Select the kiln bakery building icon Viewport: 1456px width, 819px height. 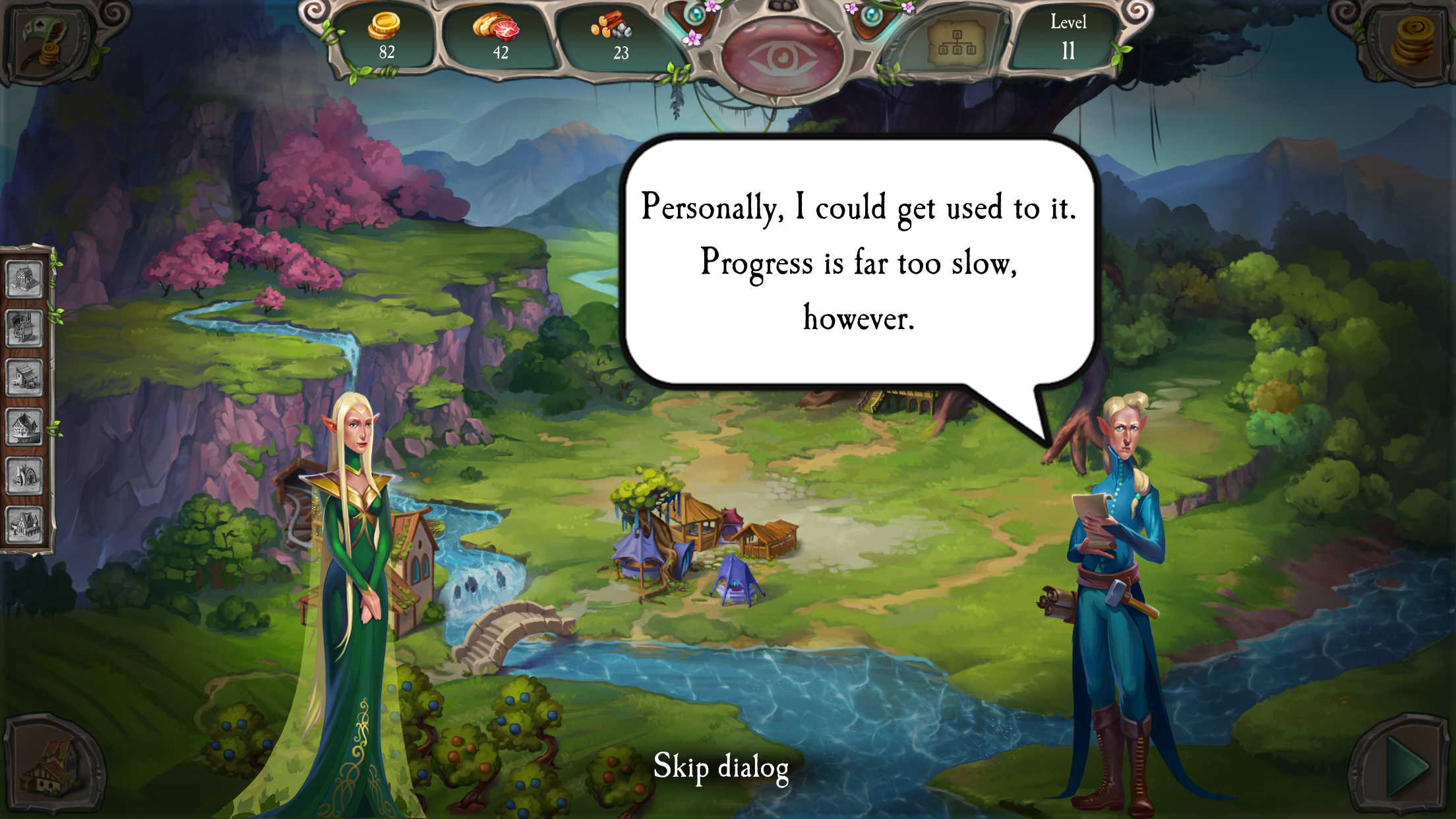tap(25, 475)
